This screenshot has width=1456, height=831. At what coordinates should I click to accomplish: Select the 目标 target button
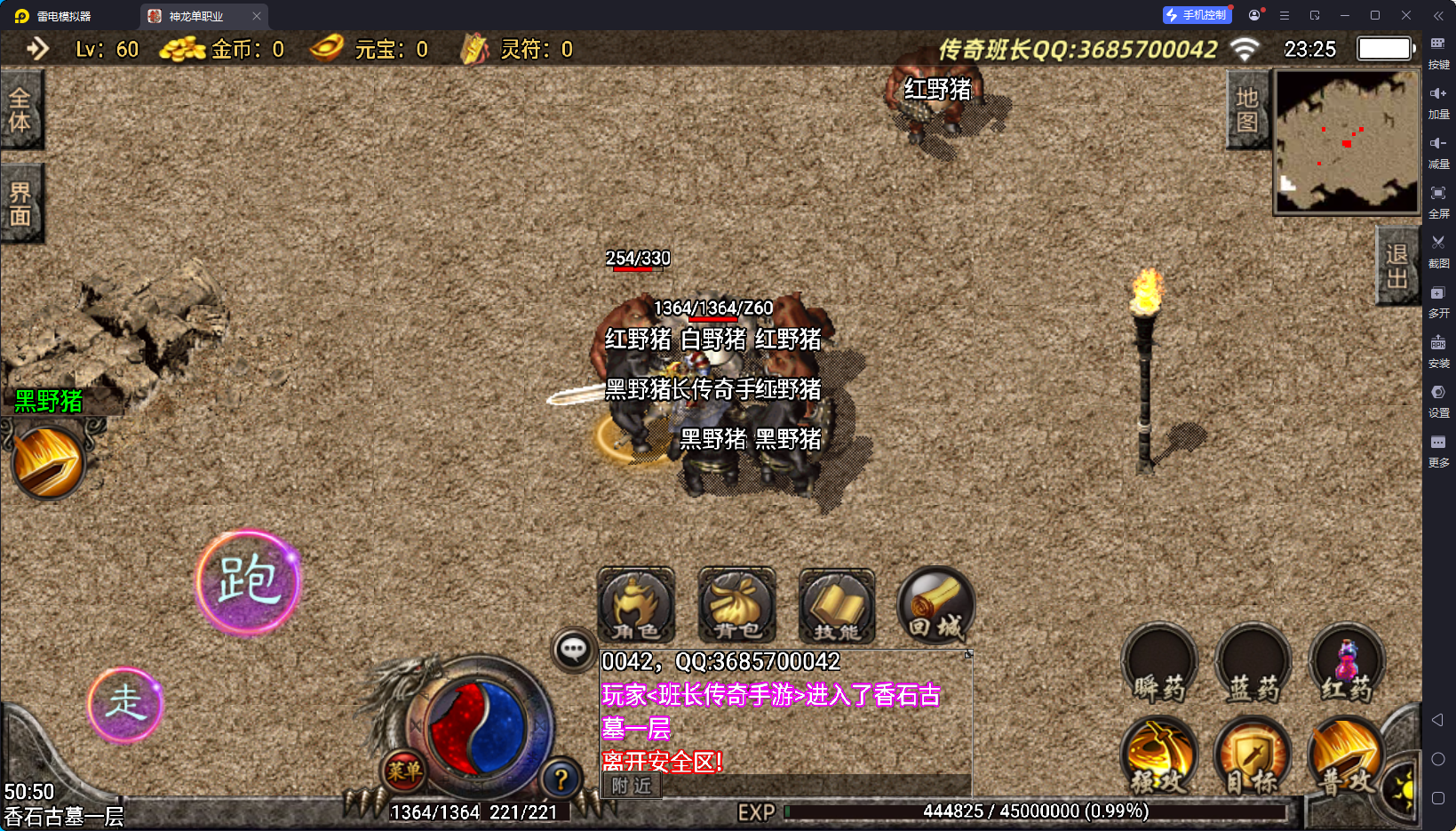(x=1253, y=756)
